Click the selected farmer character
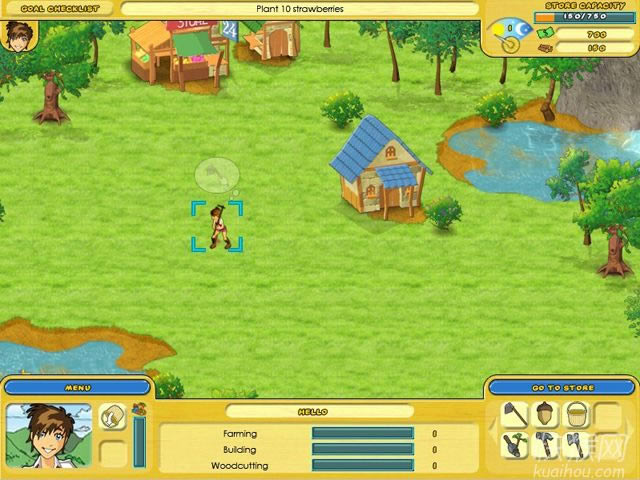This screenshot has height=480, width=640. [217, 227]
